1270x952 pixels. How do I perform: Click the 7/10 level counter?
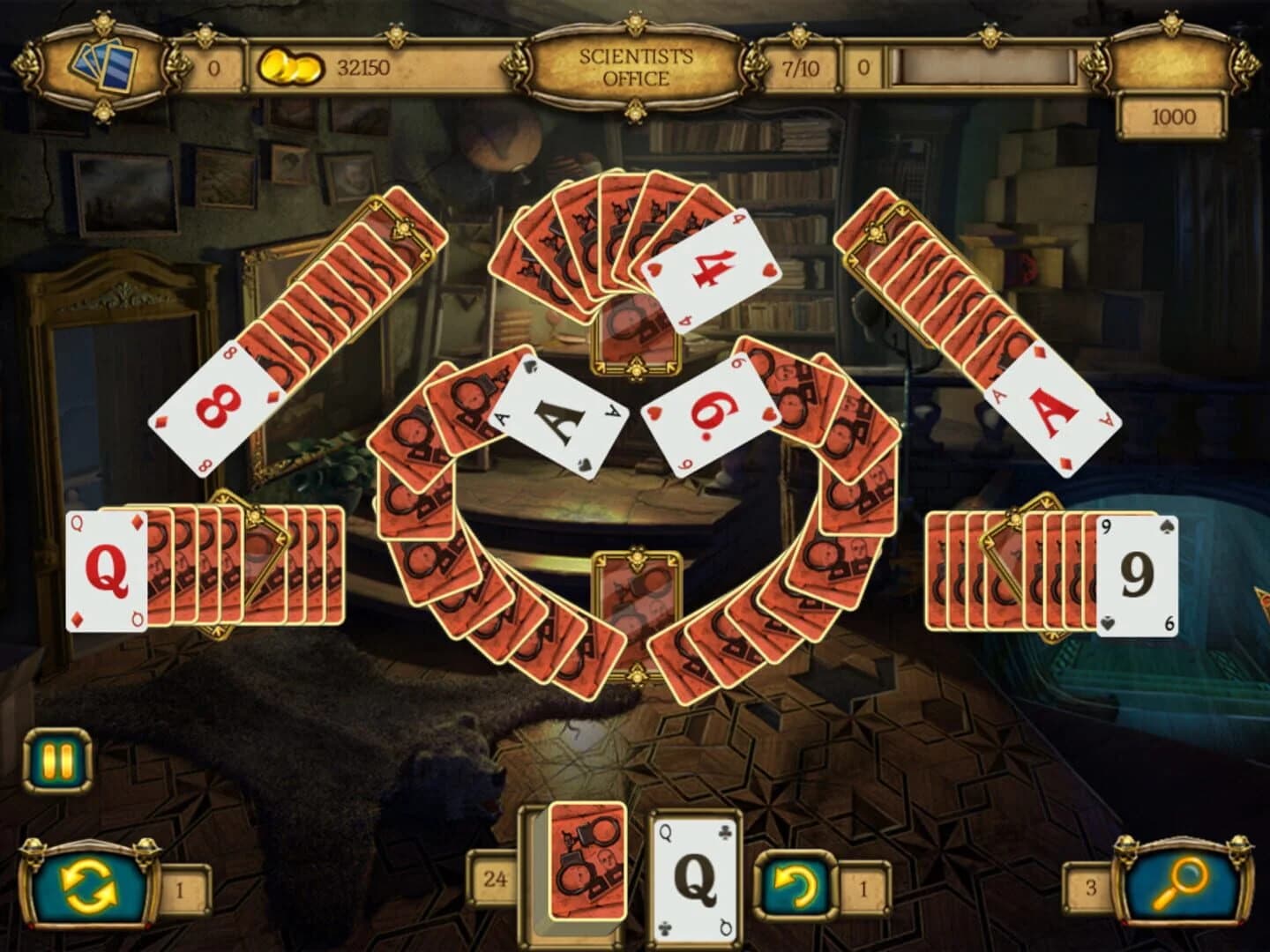[x=804, y=65]
